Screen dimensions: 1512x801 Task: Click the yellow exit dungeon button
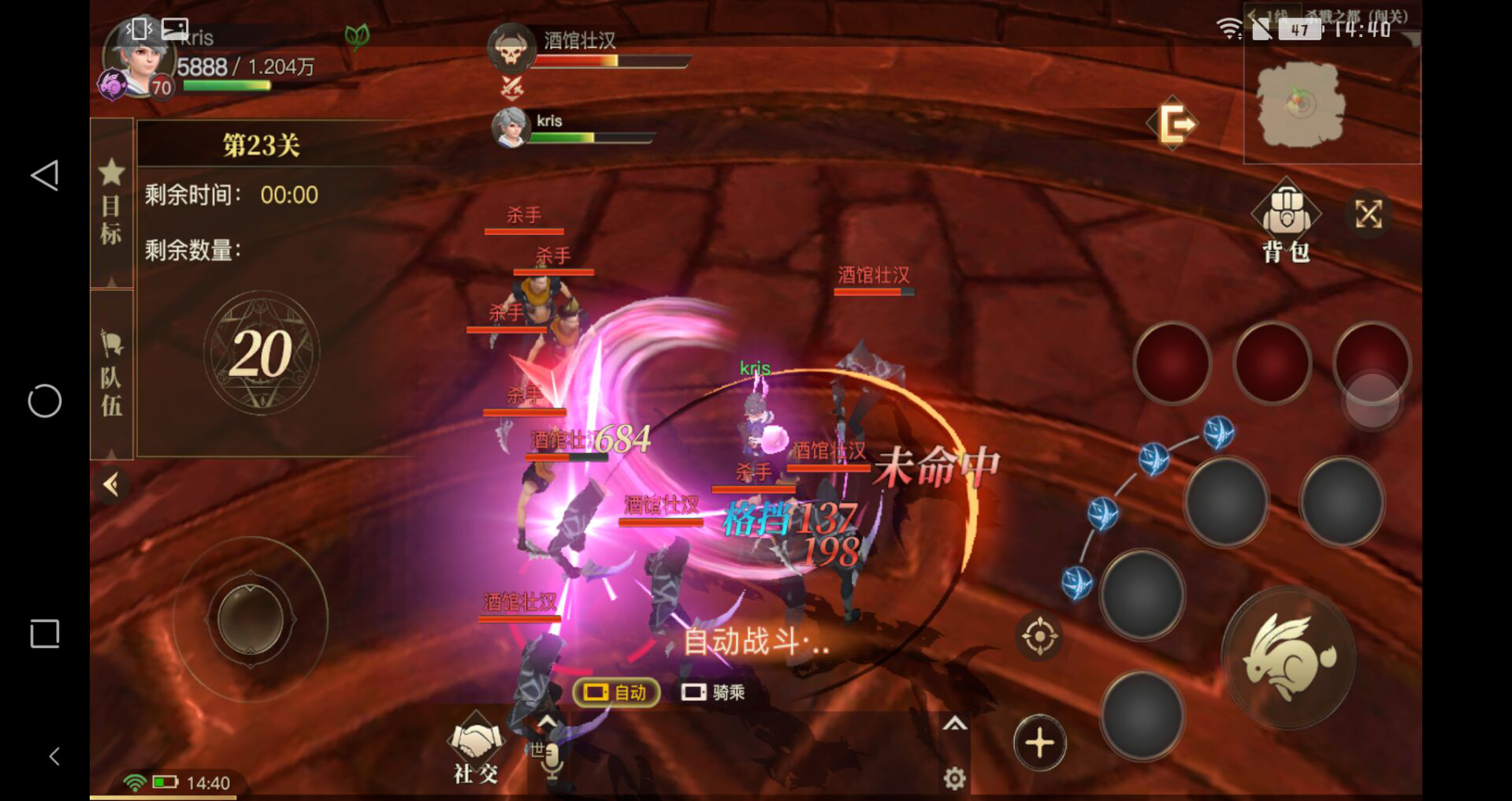coord(1176,124)
